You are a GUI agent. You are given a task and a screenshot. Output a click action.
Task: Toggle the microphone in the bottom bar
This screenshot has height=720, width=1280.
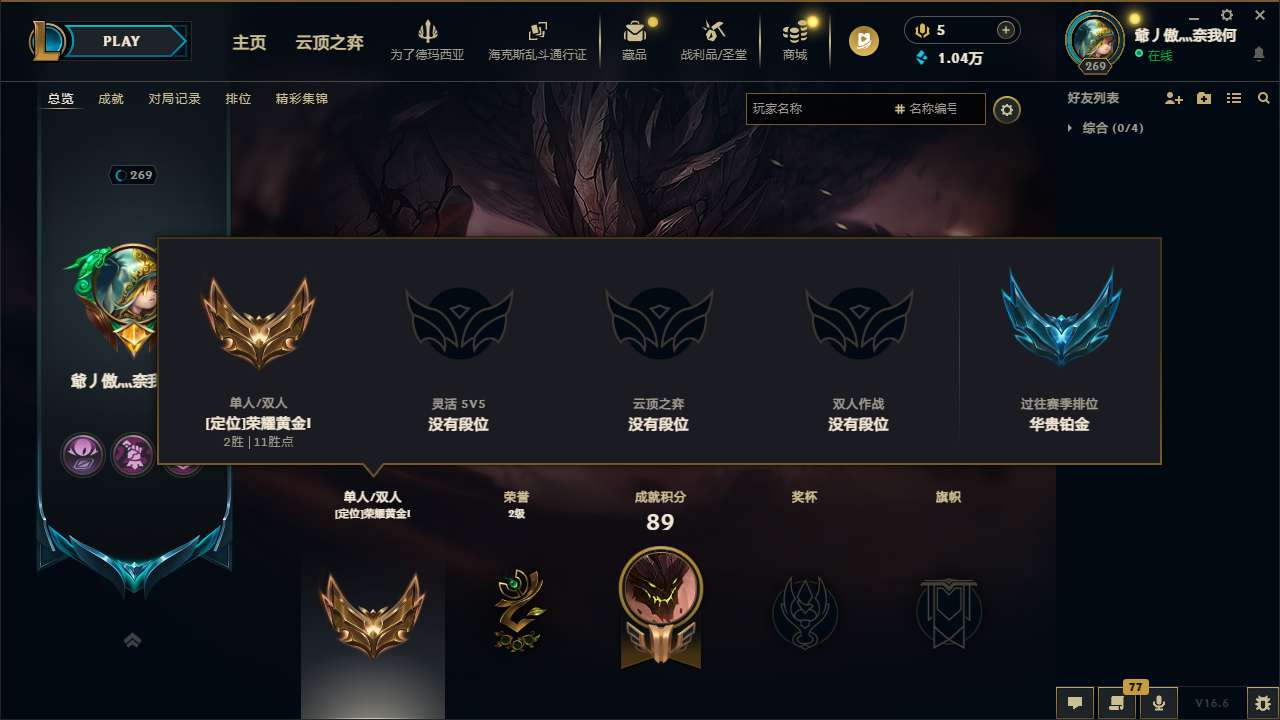coord(1159,703)
